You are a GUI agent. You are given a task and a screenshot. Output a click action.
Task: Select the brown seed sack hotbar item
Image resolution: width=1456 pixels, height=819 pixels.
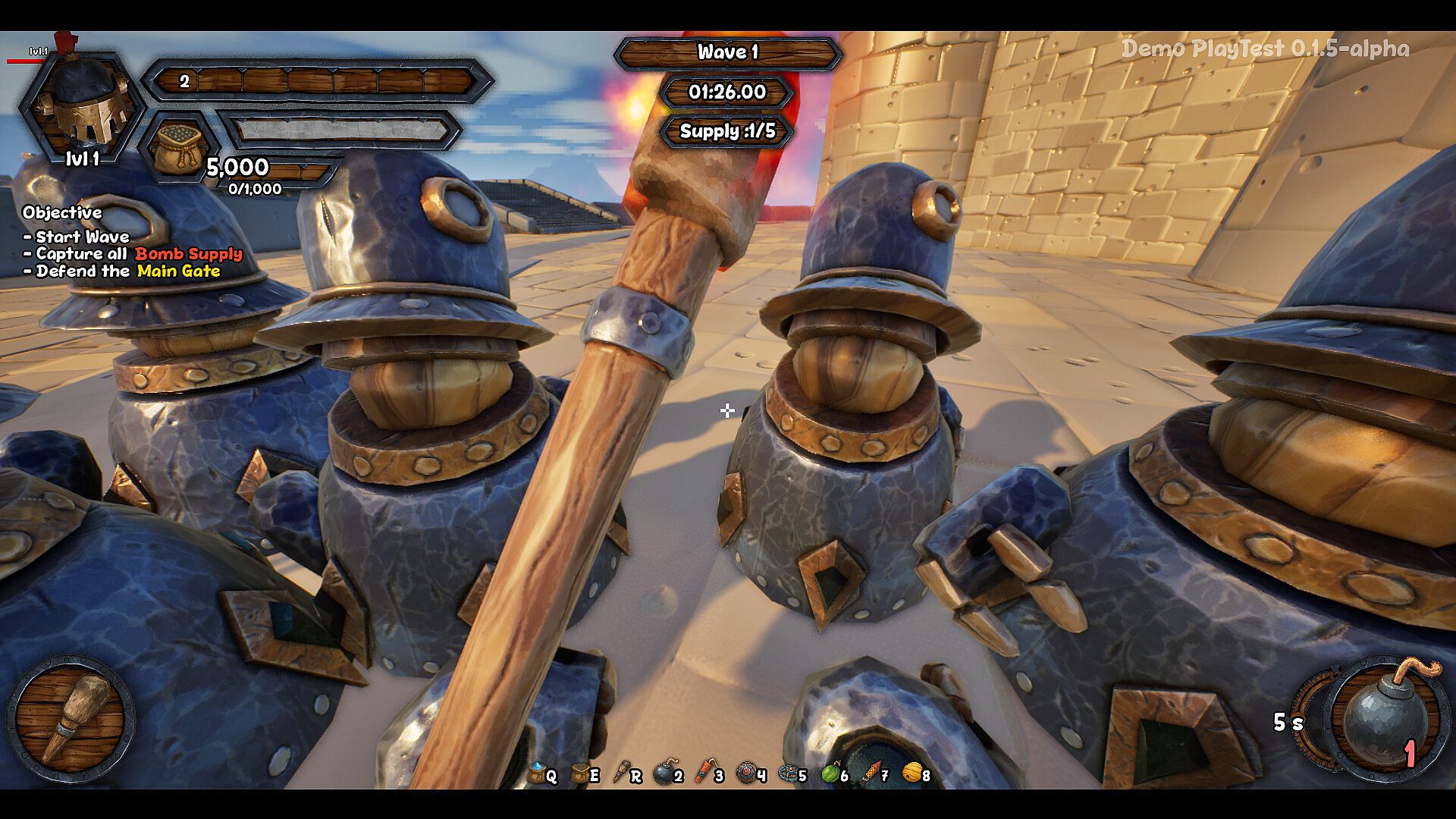(580, 773)
